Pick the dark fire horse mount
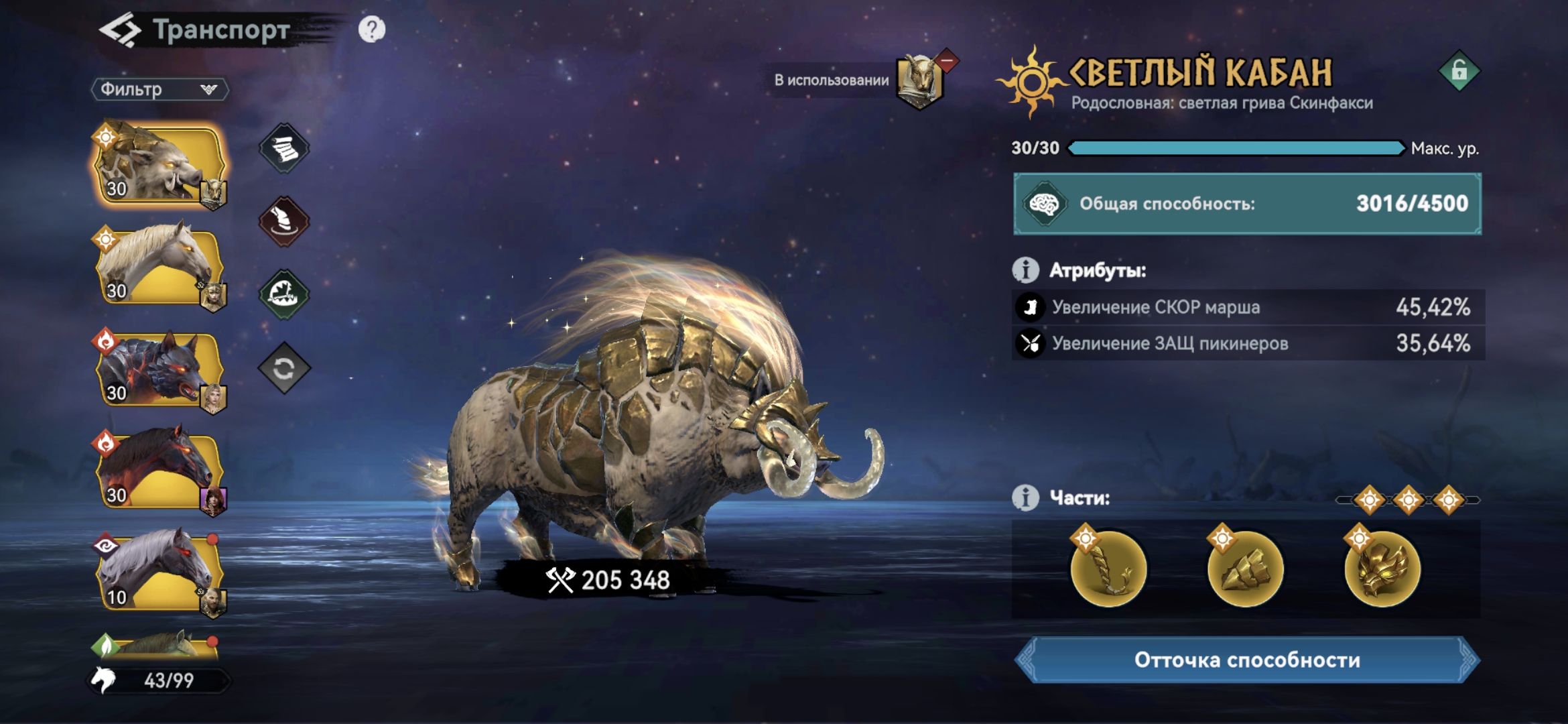This screenshot has width=1568, height=724. [x=158, y=471]
